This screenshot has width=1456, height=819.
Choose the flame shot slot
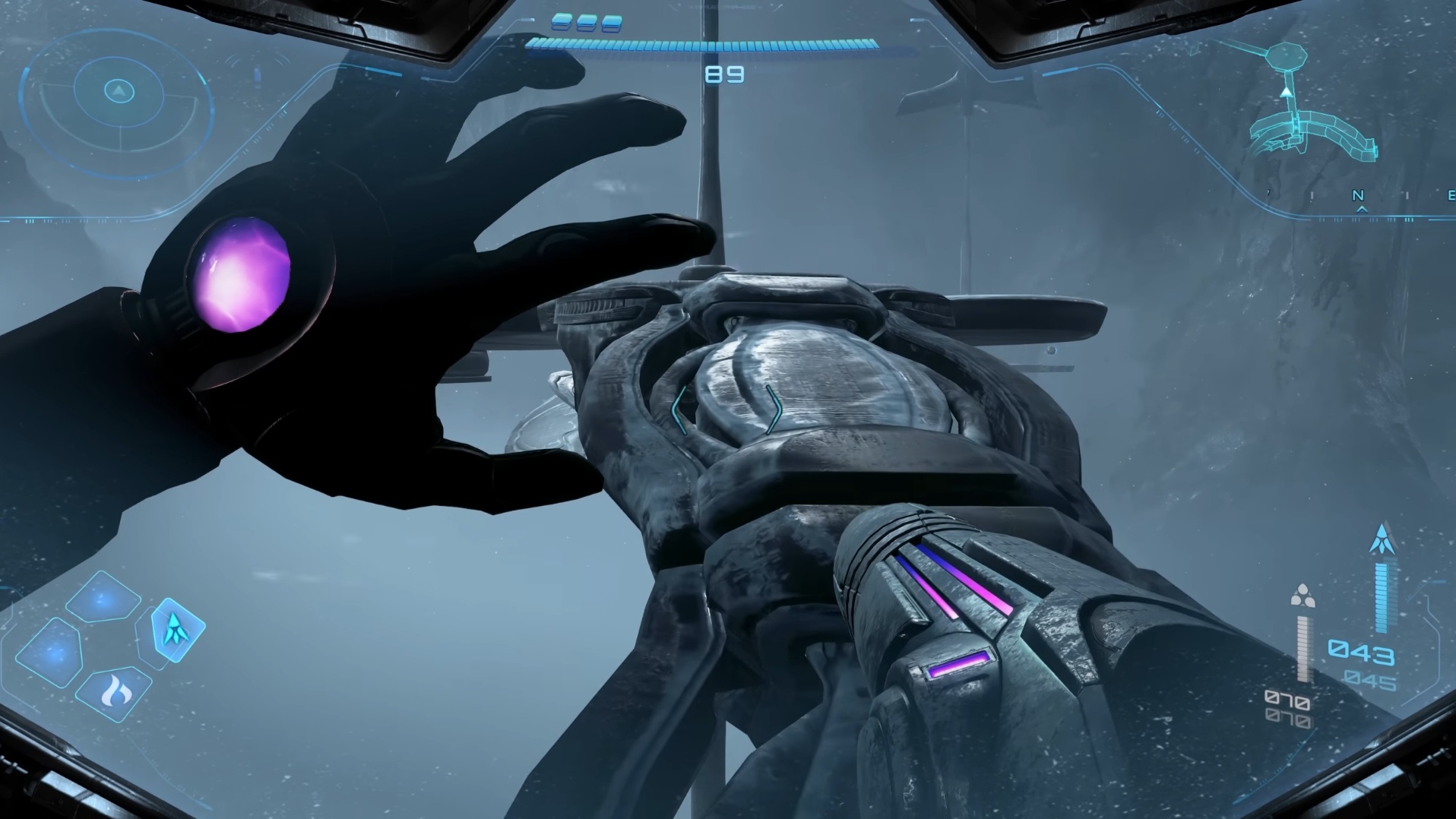pyautogui.click(x=116, y=693)
